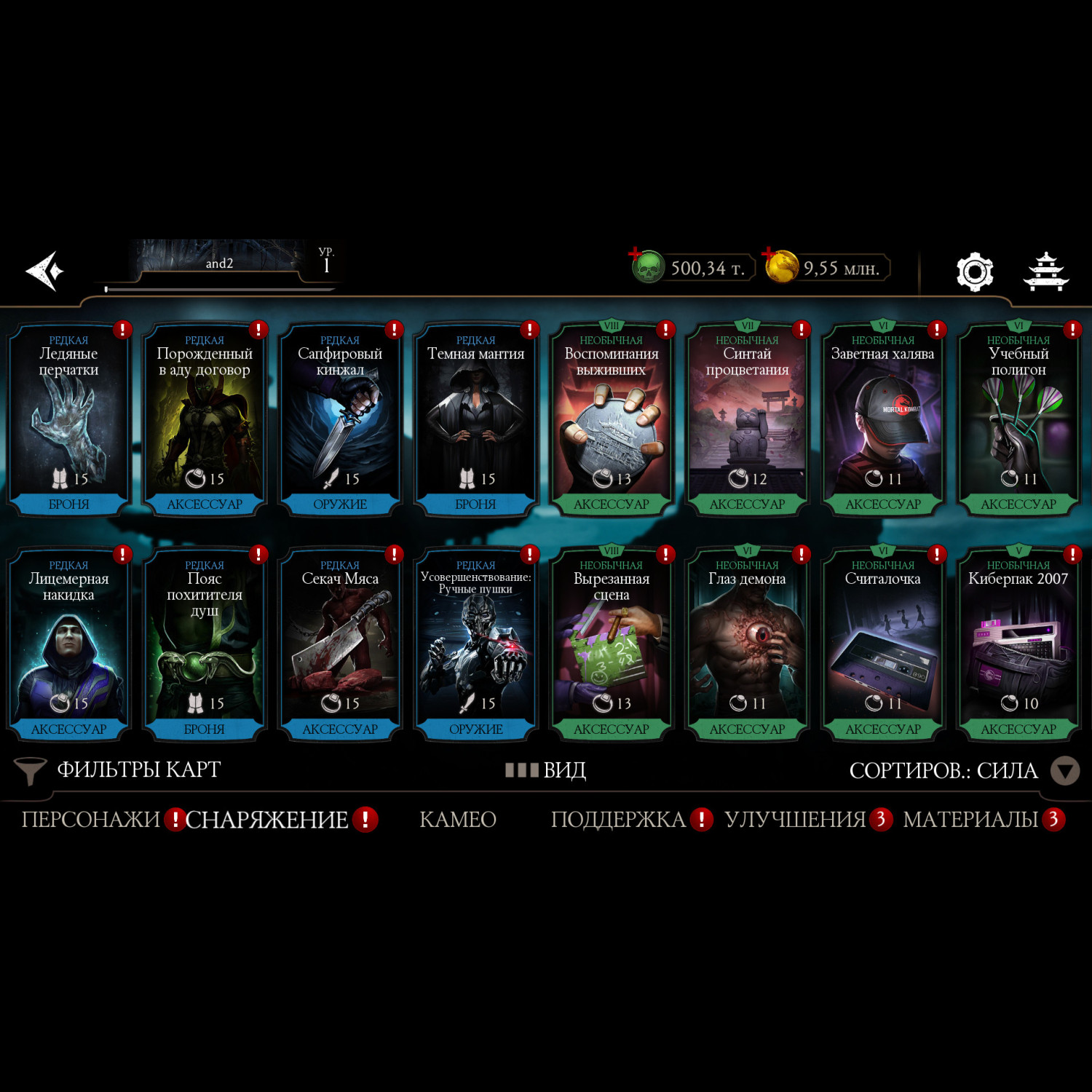Image resolution: width=1092 pixels, height=1092 pixels.
Task: Select the Учебный полигон darts card
Action: tap(1018, 420)
